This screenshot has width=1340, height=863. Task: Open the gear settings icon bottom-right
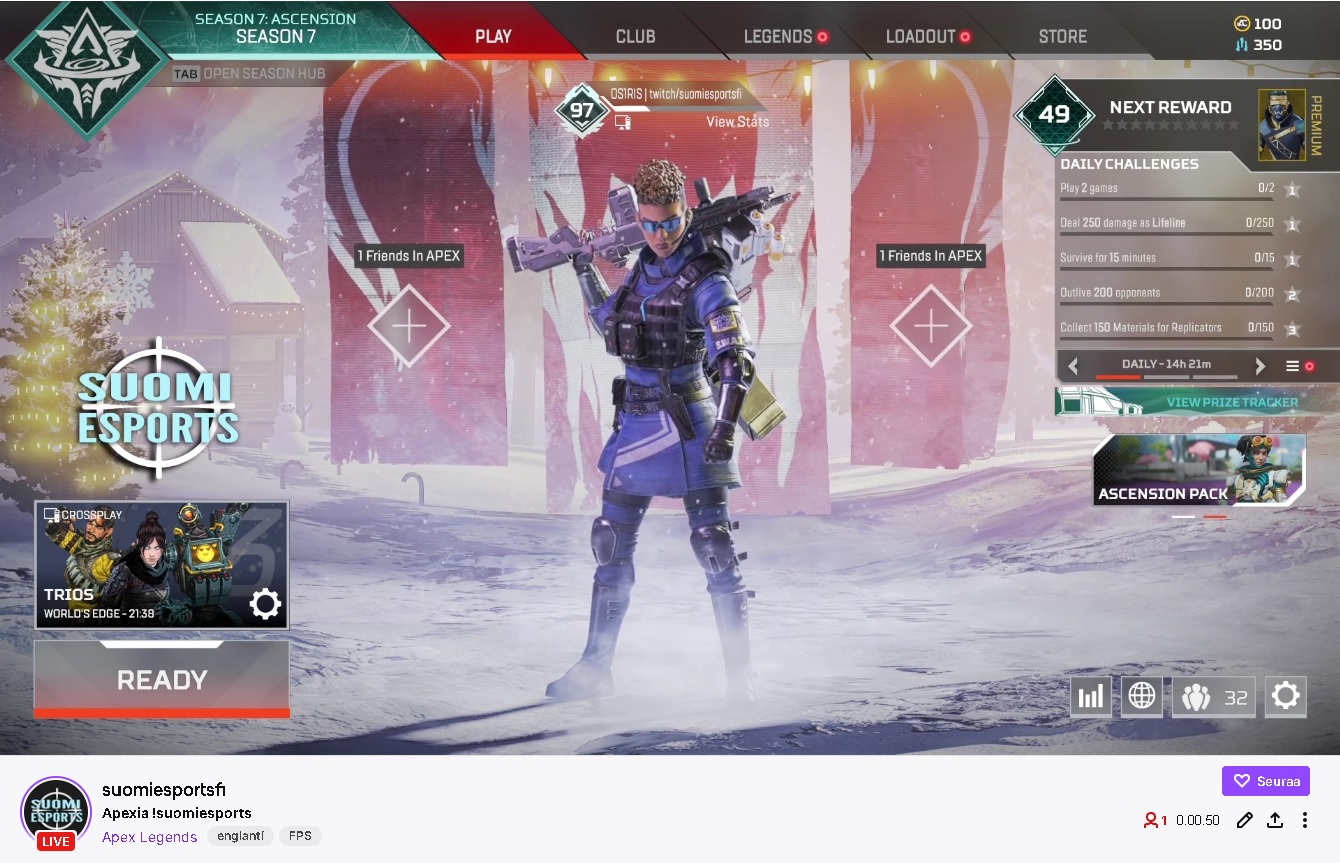point(1285,696)
